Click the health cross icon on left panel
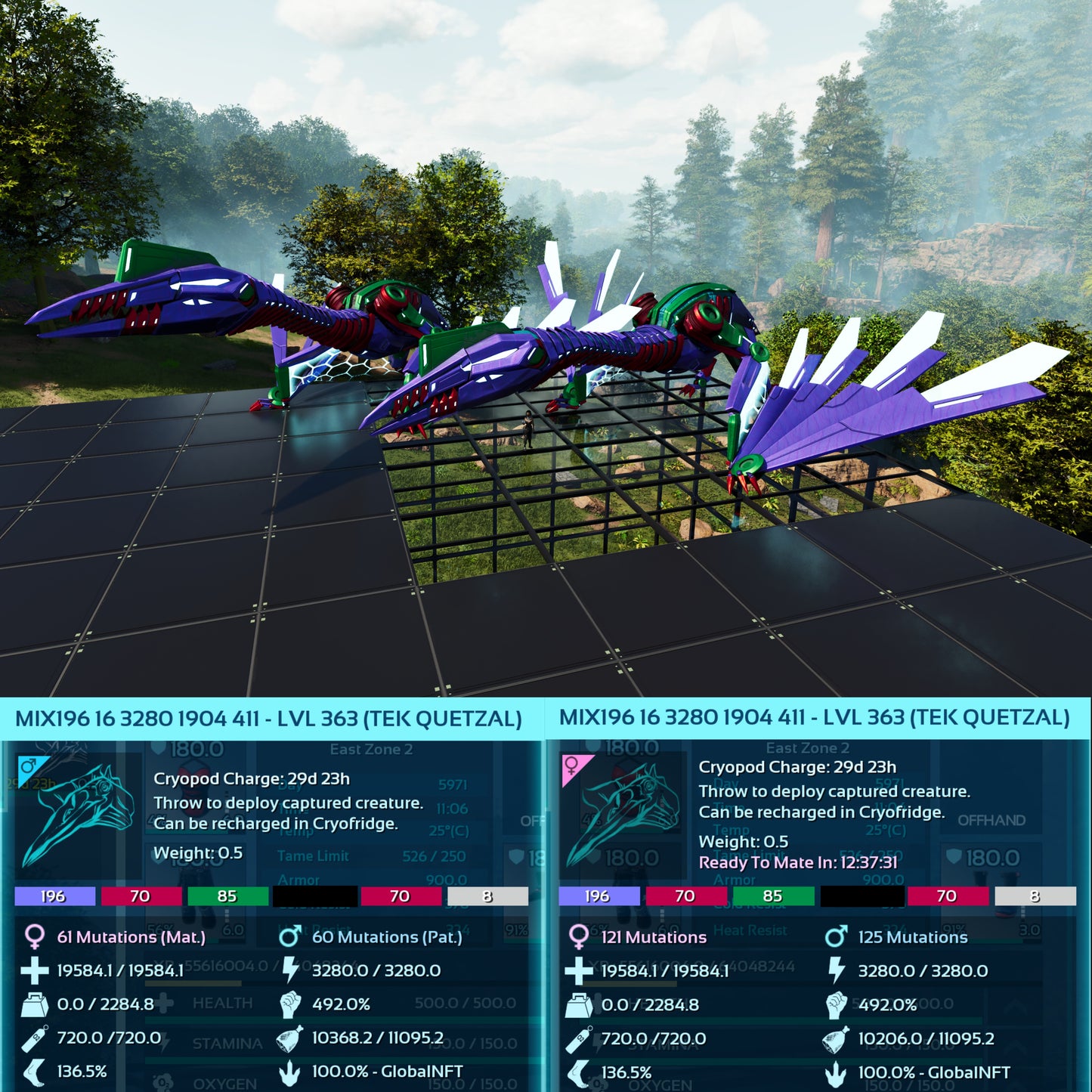This screenshot has width=1092, height=1092. pos(34,972)
